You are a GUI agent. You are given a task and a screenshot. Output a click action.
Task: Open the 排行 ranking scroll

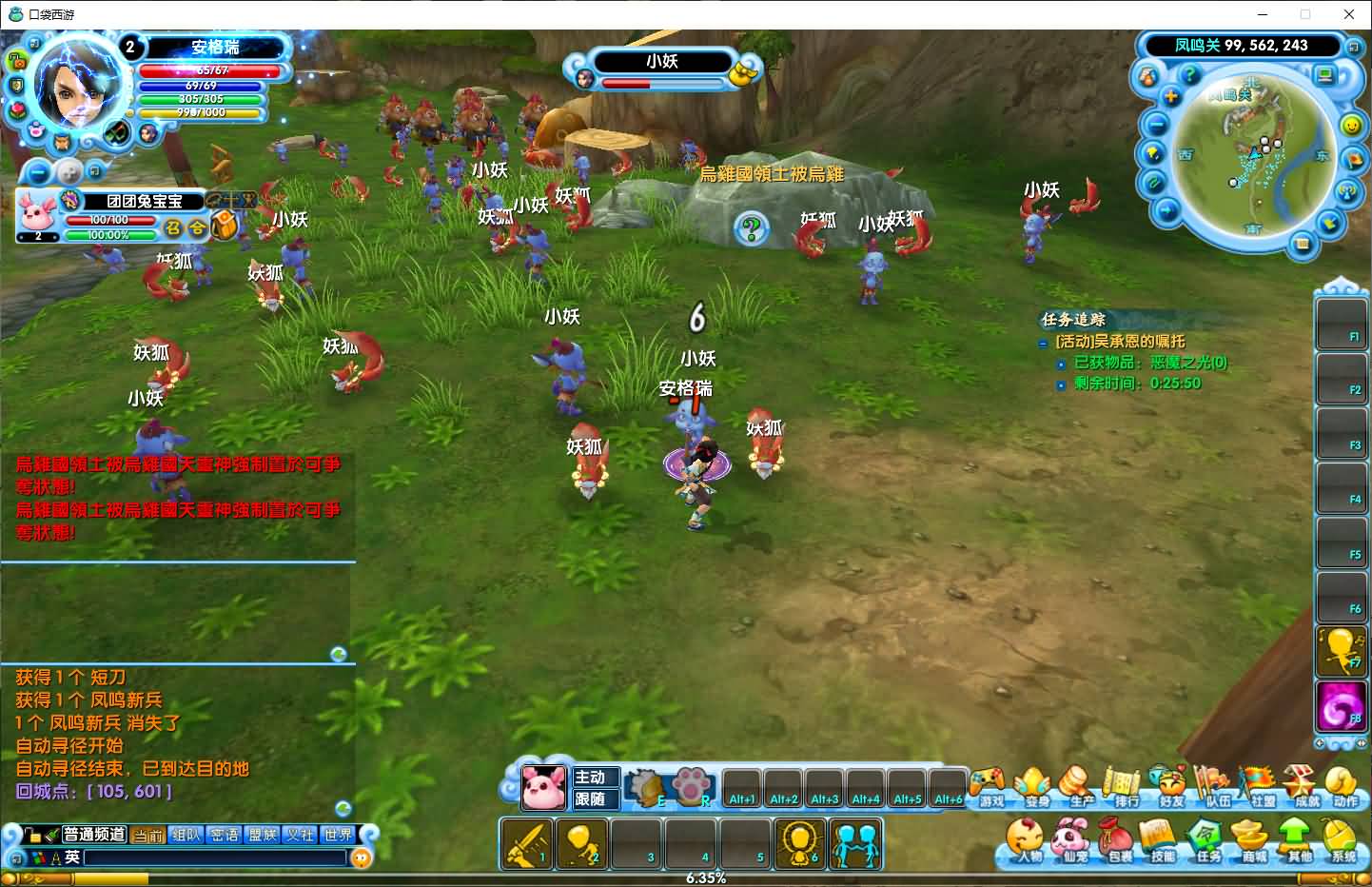click(x=1125, y=786)
